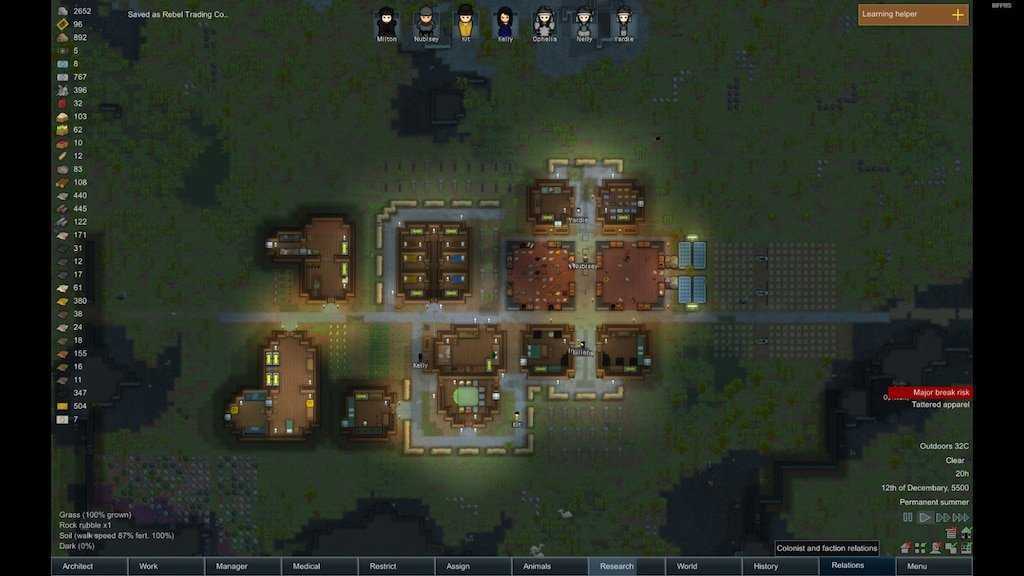Open the Work priorities tab
Viewport: 1024px width, 576px height.
165,566
